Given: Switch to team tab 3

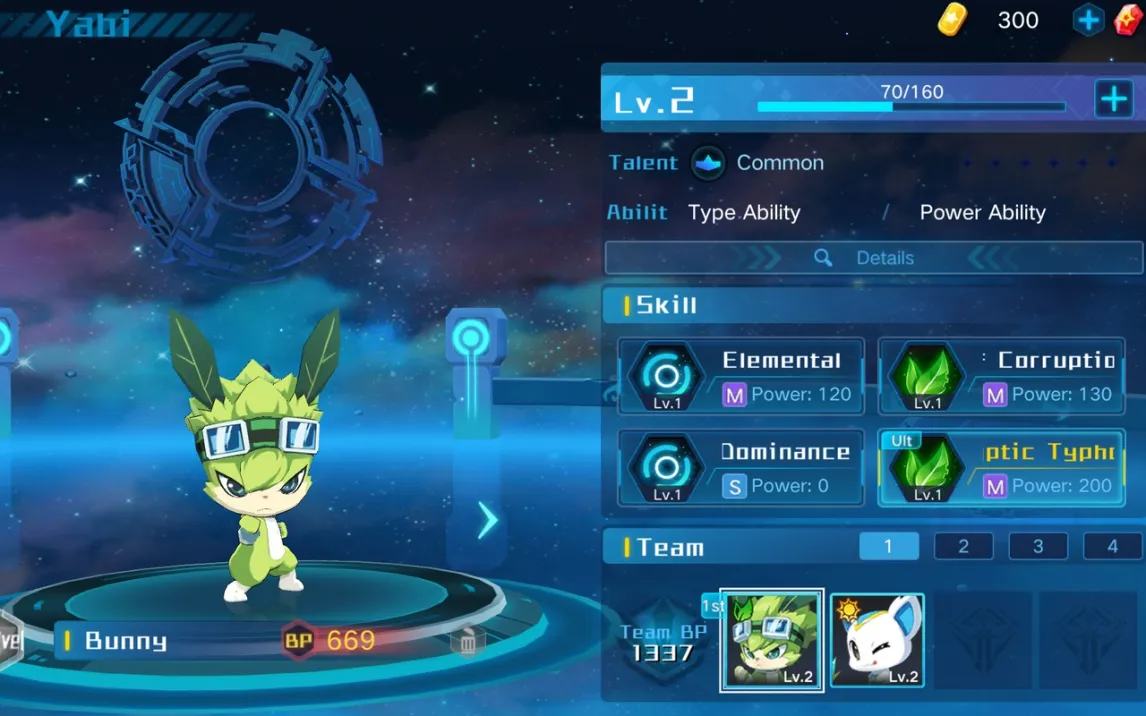Looking at the screenshot, I should [x=1038, y=546].
